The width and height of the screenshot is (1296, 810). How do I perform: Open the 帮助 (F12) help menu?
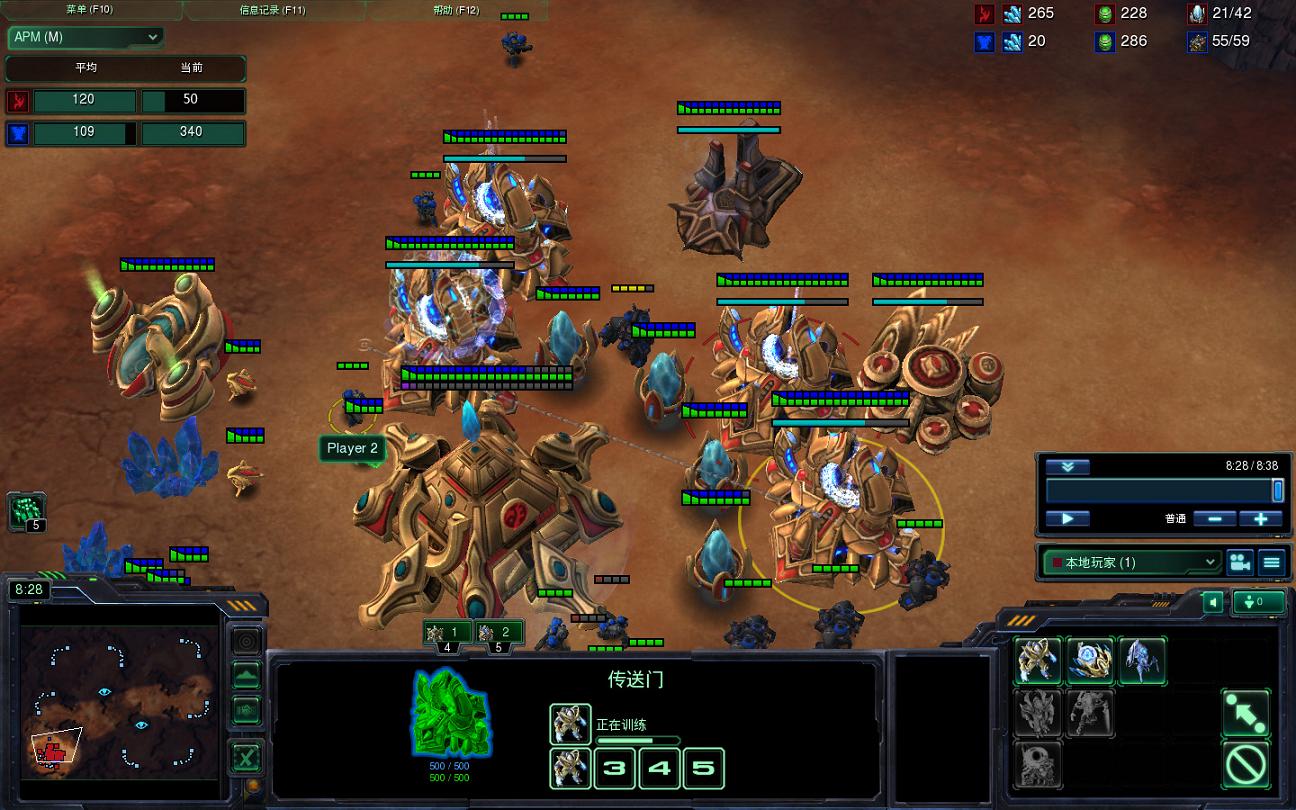point(456,10)
